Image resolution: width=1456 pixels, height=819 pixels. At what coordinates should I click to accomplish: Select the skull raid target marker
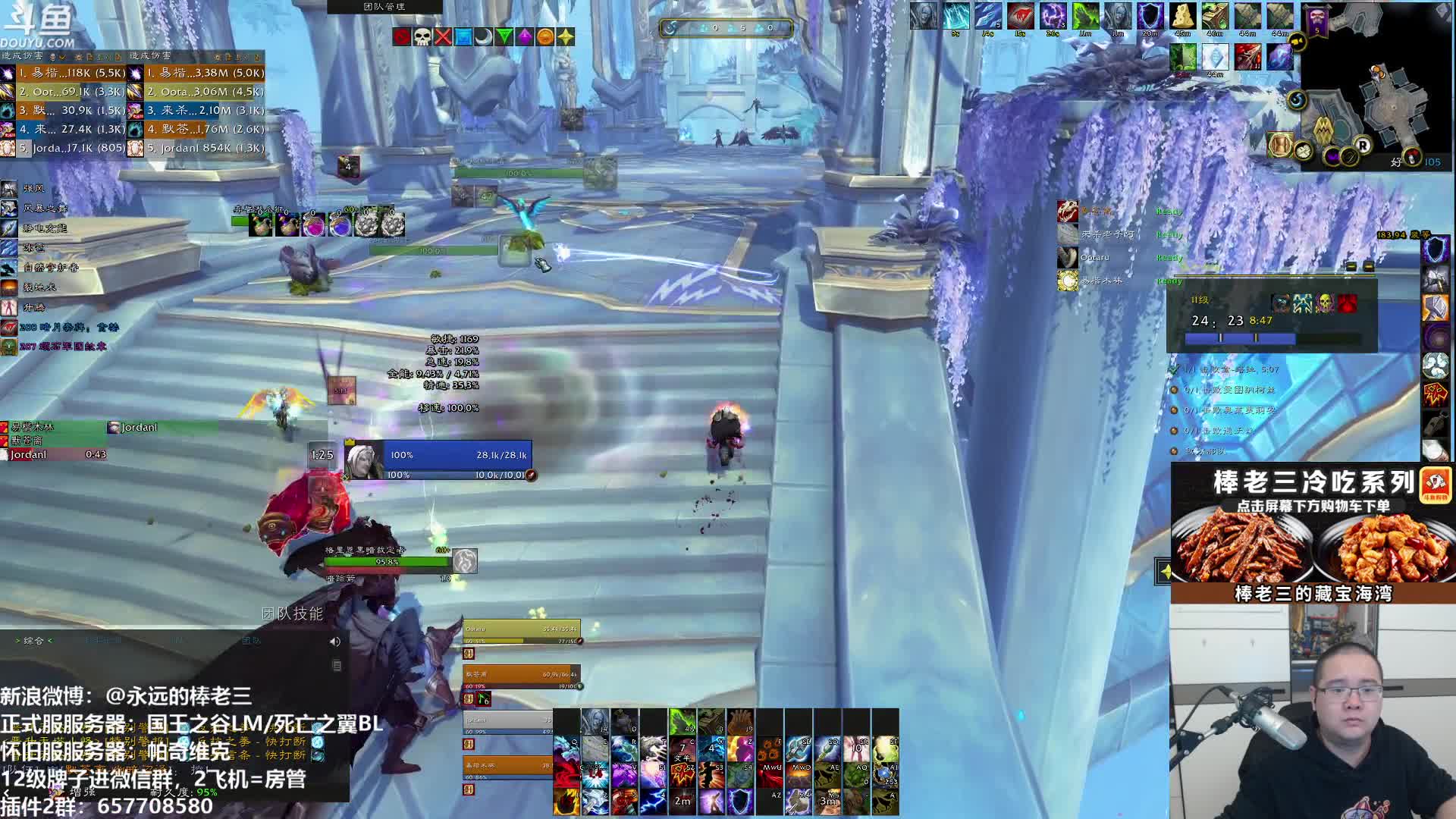[422, 36]
